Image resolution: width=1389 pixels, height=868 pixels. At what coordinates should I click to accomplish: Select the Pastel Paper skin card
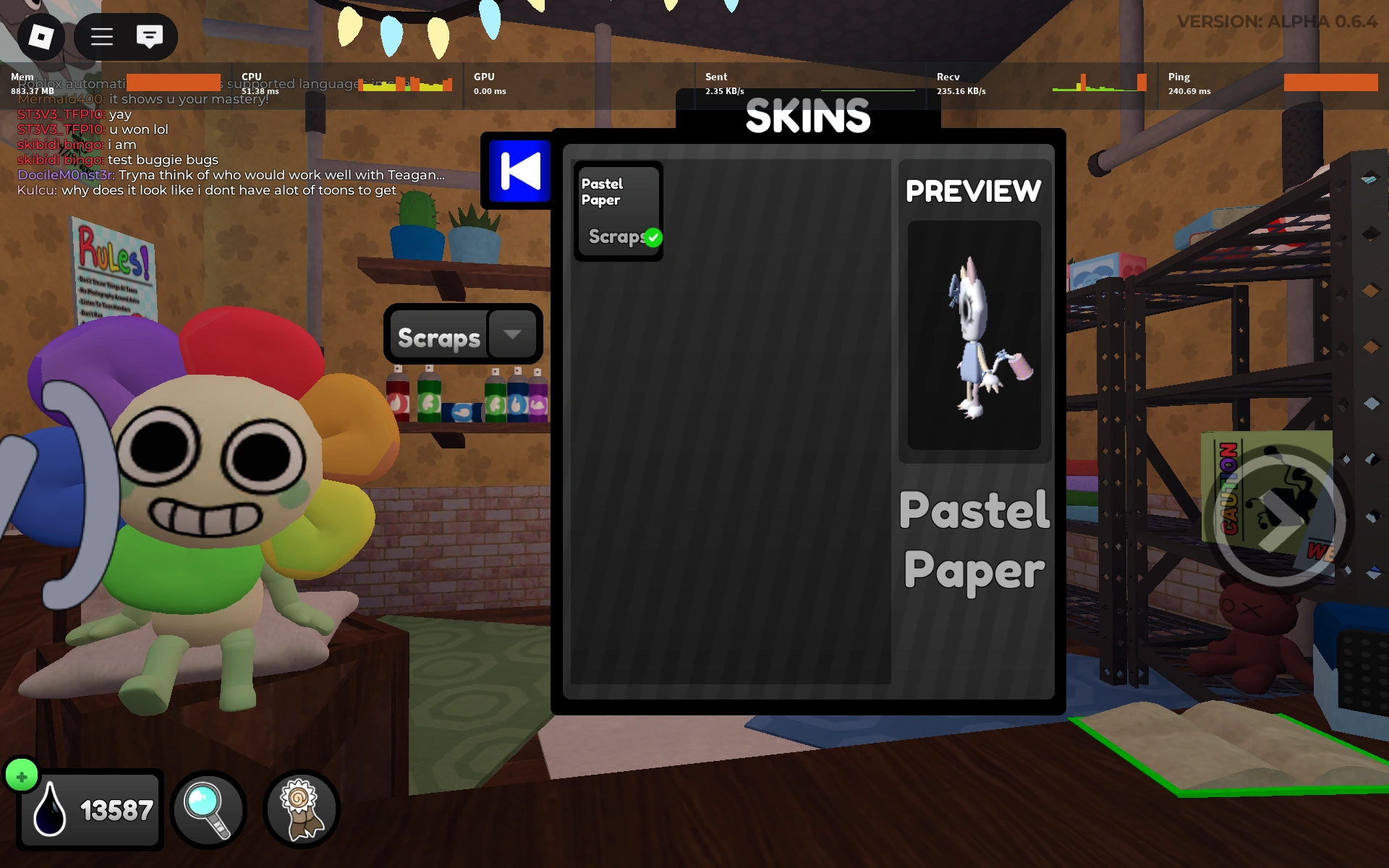(618, 210)
